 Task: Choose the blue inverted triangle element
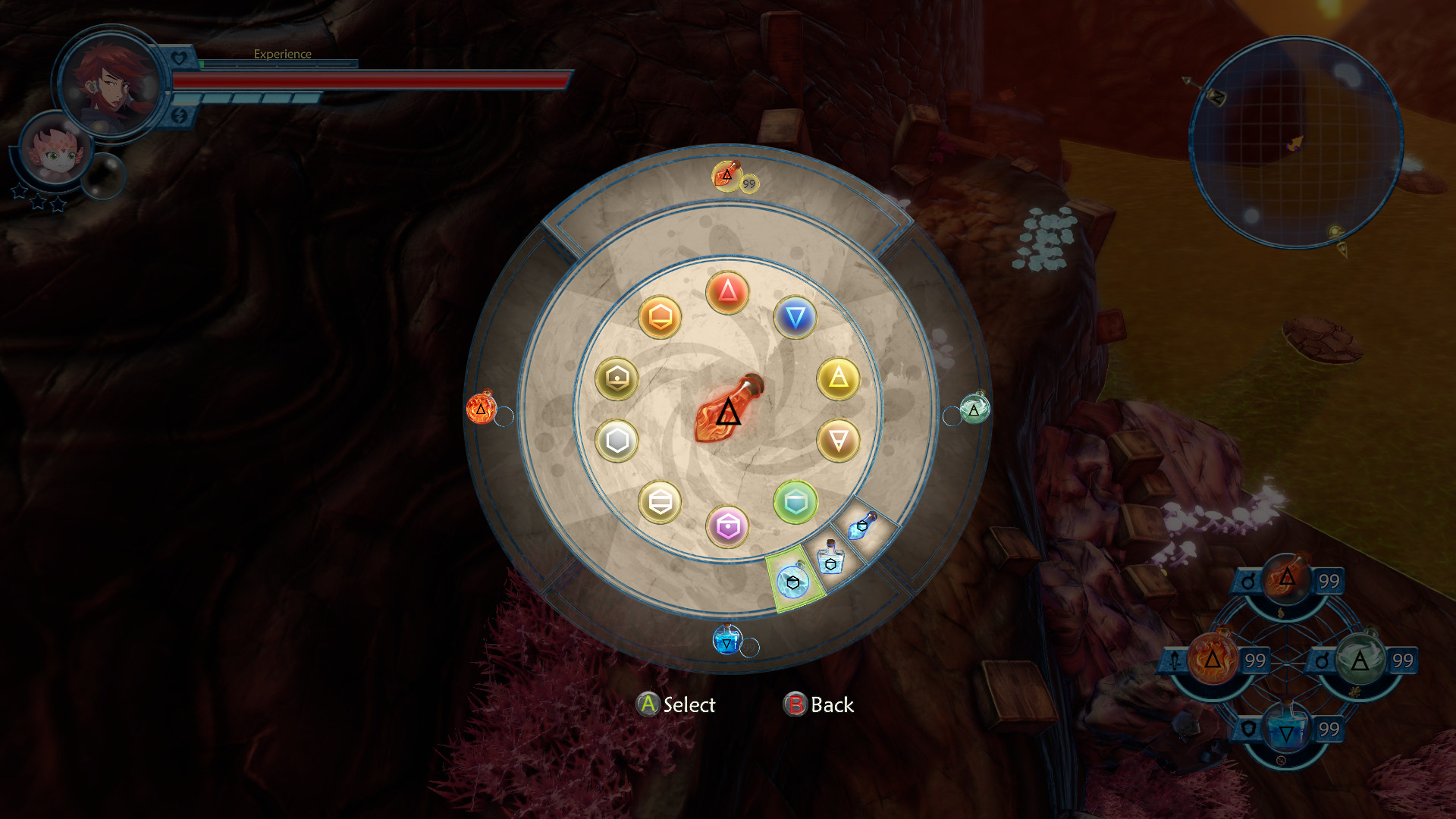795,317
